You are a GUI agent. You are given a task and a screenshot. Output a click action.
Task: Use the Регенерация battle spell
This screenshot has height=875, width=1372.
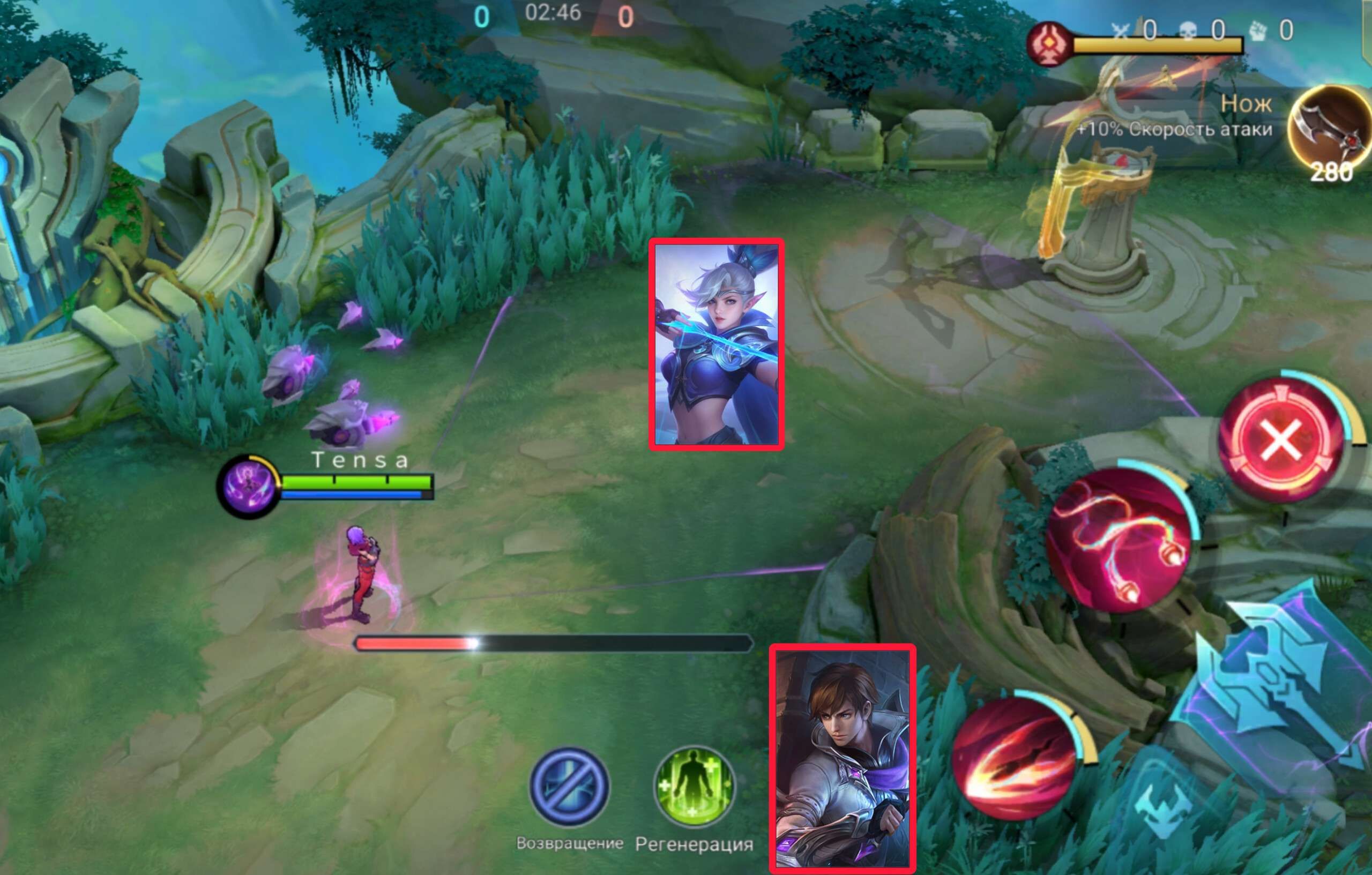click(694, 787)
